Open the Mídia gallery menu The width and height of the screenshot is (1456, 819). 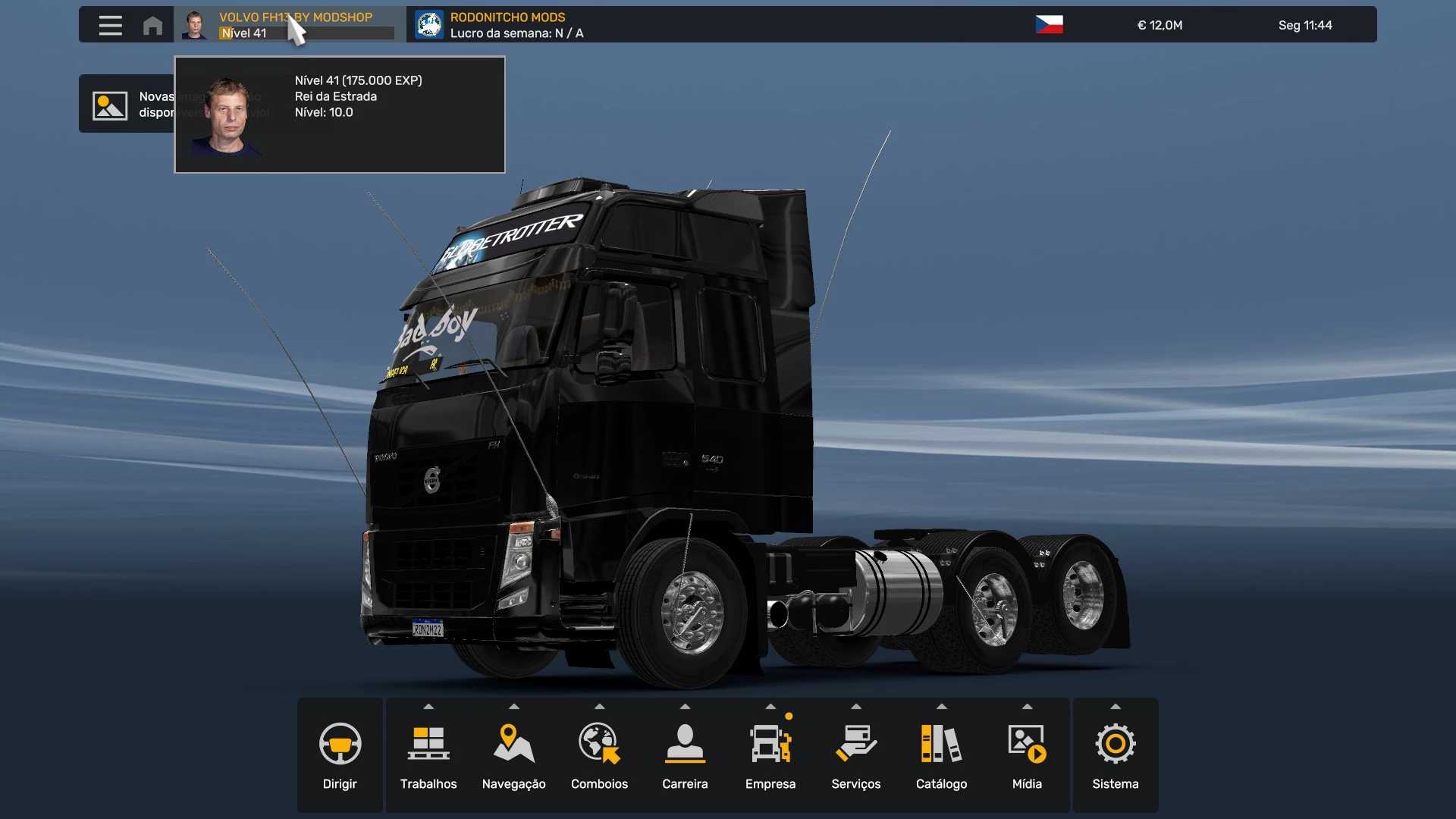click(x=1027, y=755)
